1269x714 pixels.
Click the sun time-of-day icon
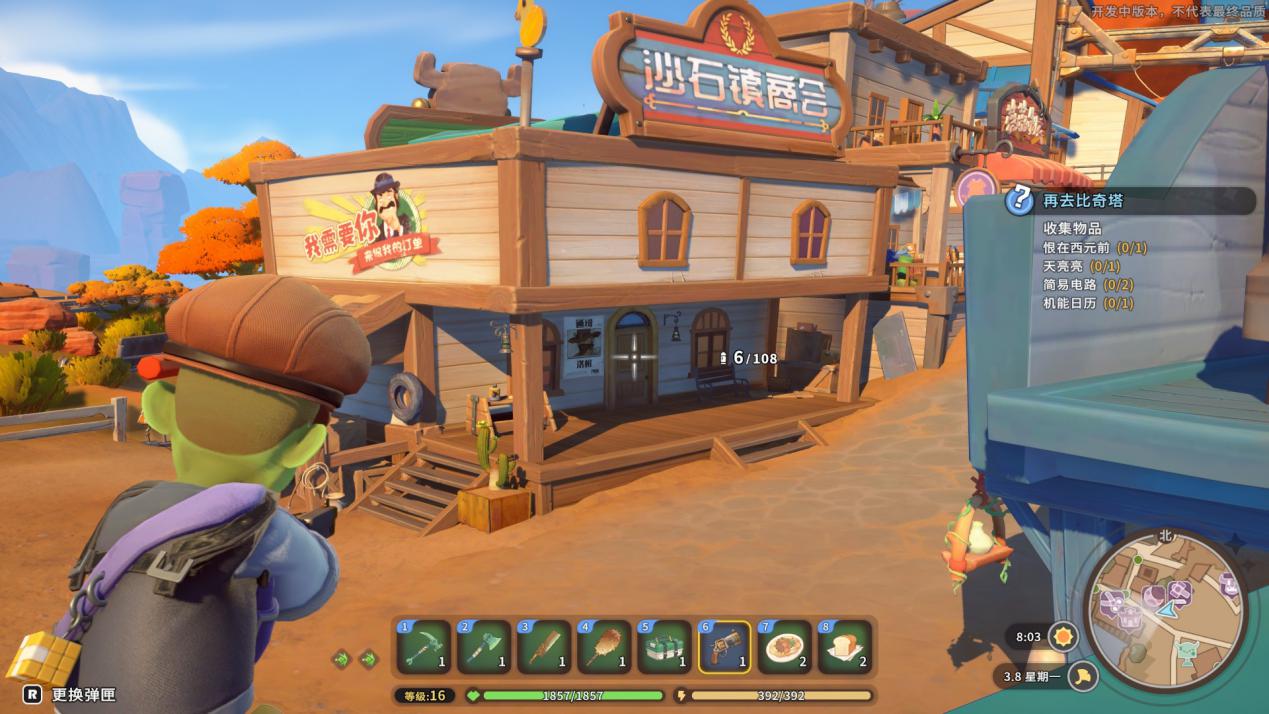click(1062, 636)
